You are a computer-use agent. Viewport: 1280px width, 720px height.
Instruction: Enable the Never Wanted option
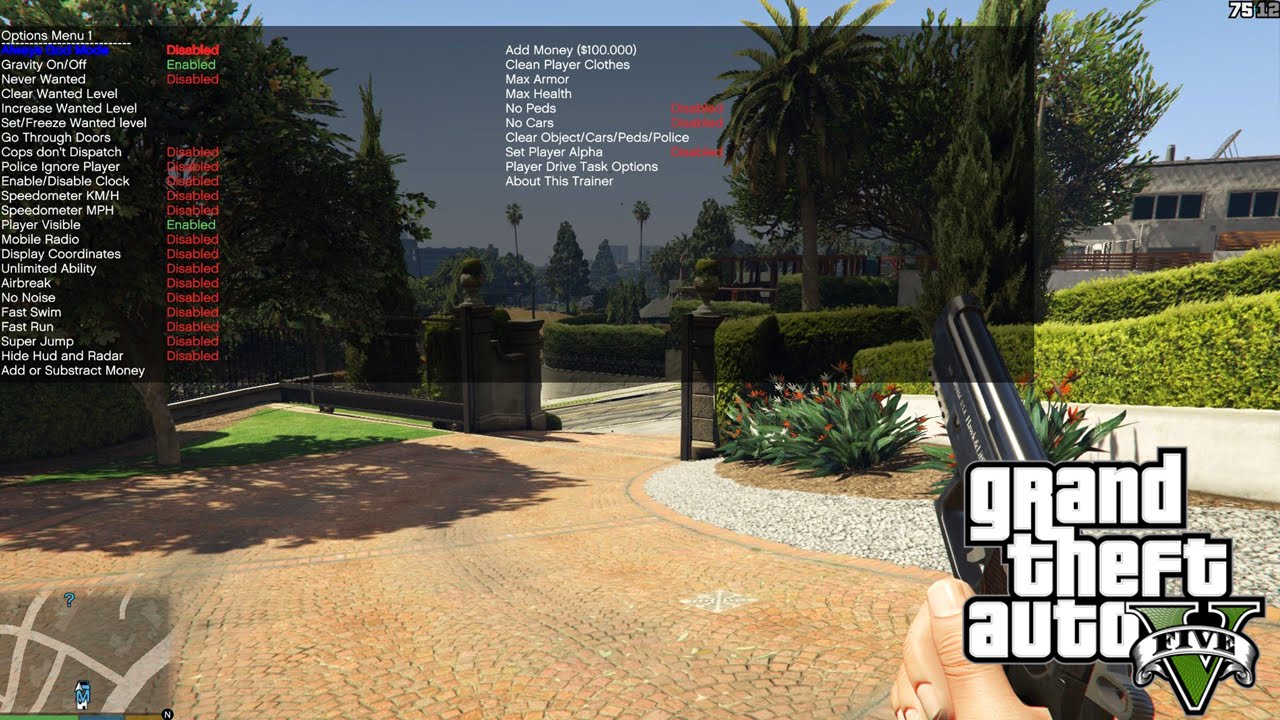click(43, 79)
